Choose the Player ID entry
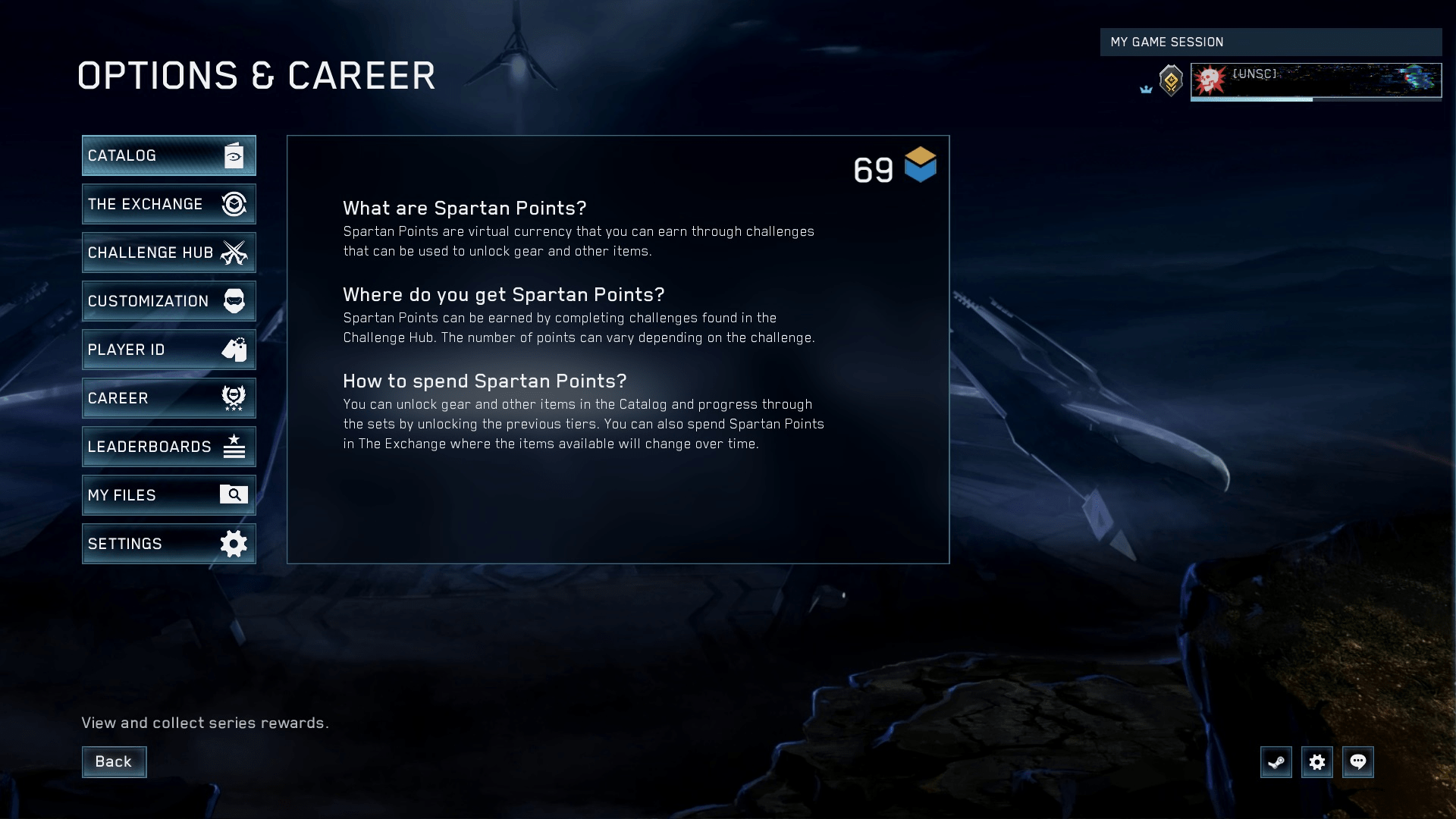The width and height of the screenshot is (1456, 819). (168, 350)
